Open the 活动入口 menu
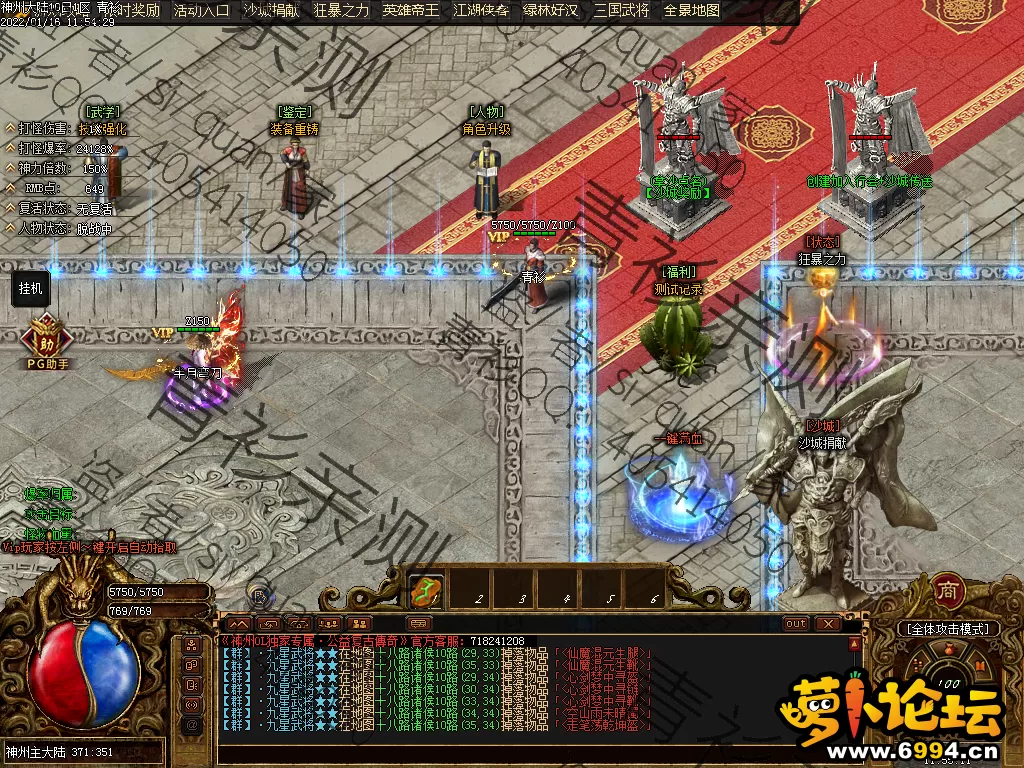The image size is (1024, 768). 202,11
